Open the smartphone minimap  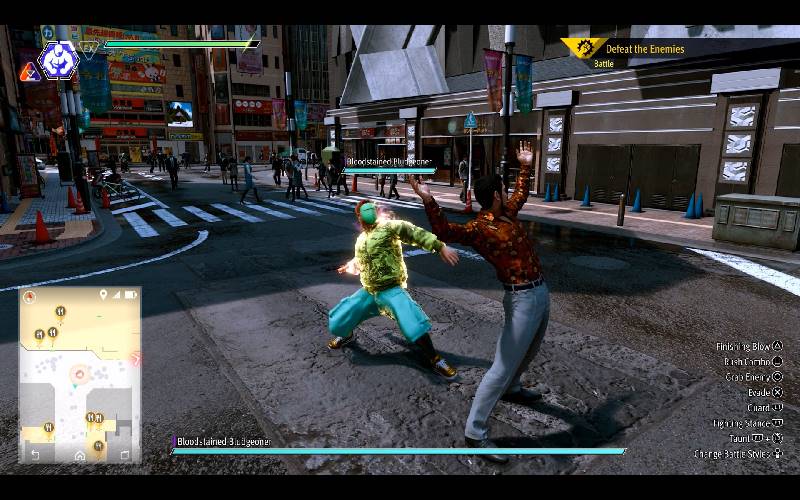pyautogui.click(x=80, y=375)
